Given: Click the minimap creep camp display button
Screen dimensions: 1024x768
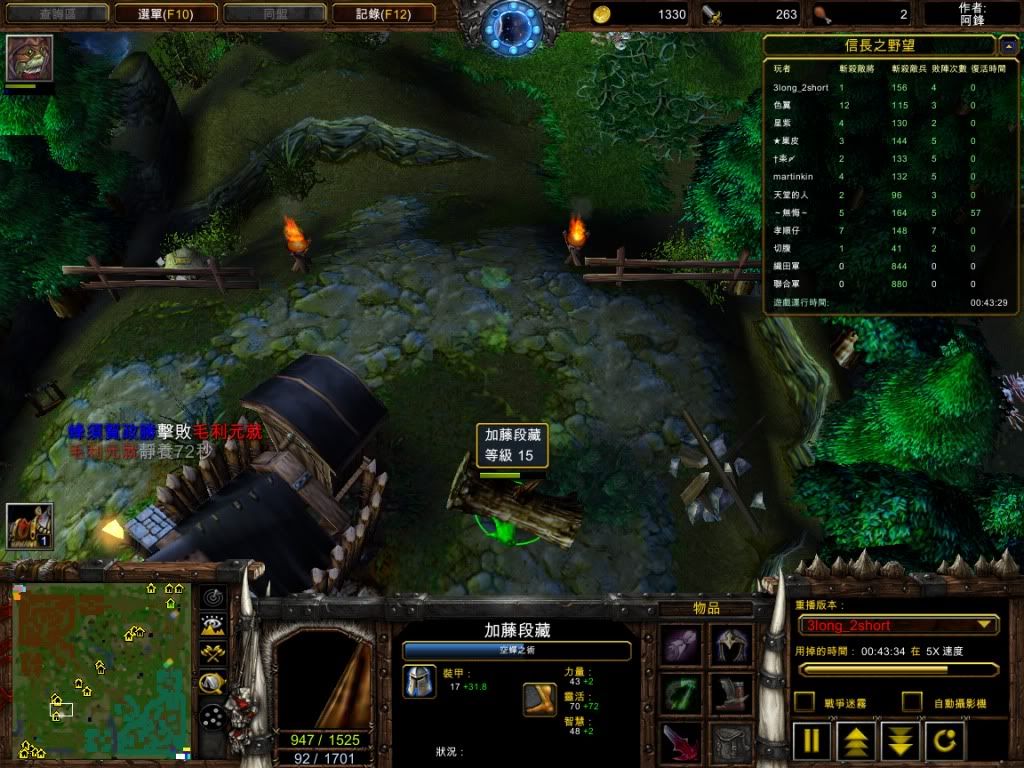Looking at the screenshot, I should coord(212,684).
